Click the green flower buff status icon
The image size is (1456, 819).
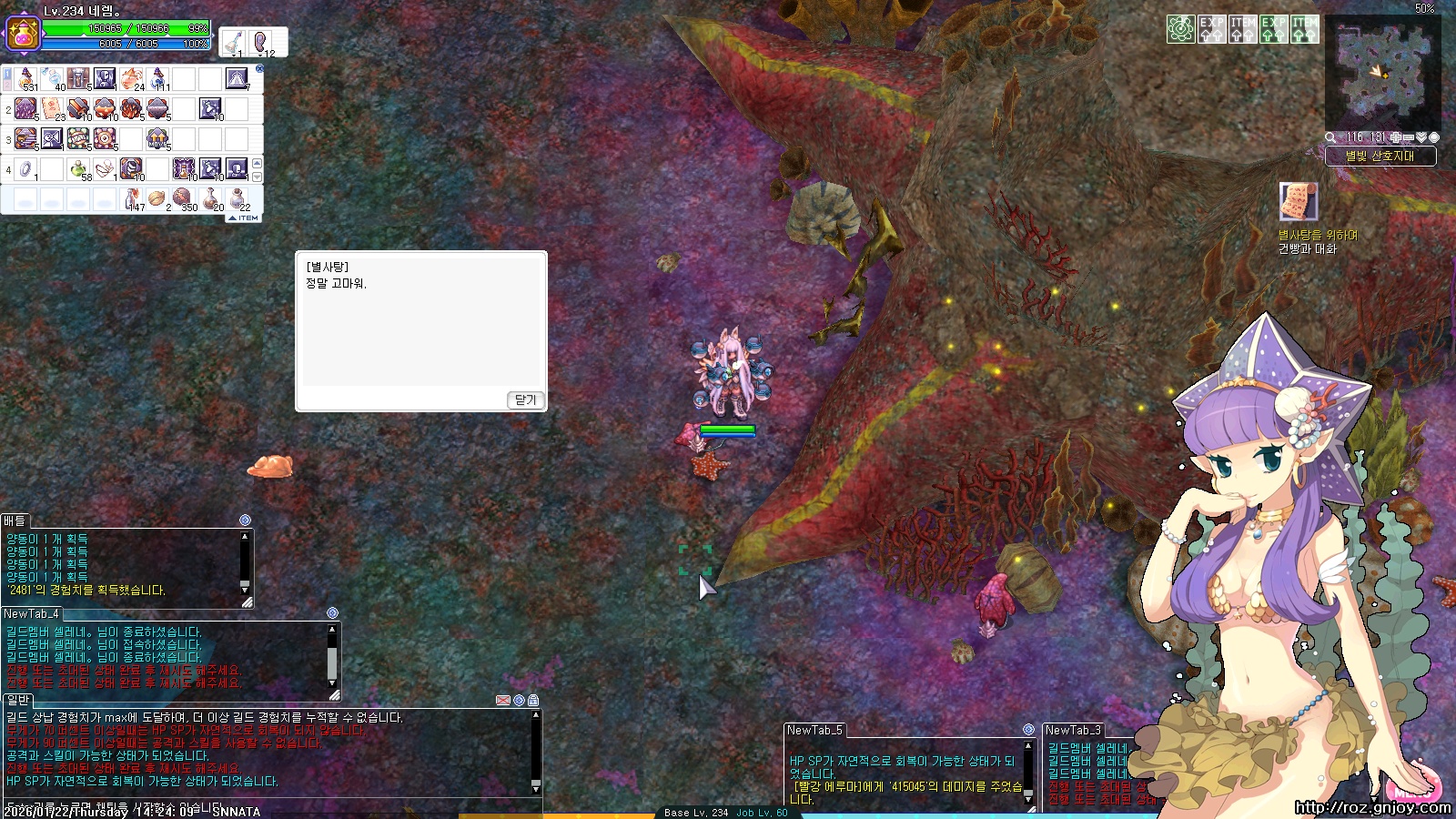point(1180,29)
